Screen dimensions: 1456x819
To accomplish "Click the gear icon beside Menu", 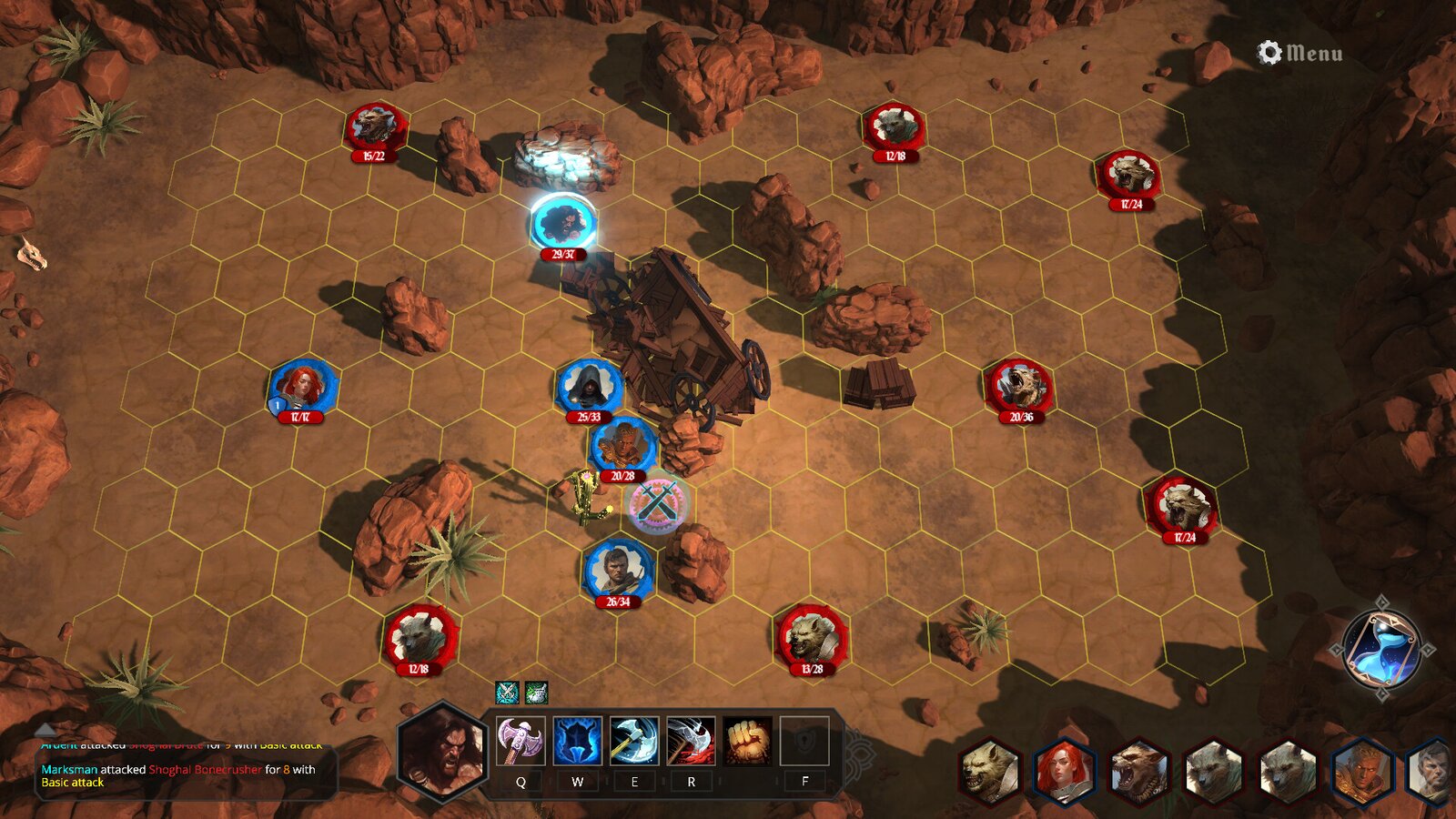I will [1268, 51].
